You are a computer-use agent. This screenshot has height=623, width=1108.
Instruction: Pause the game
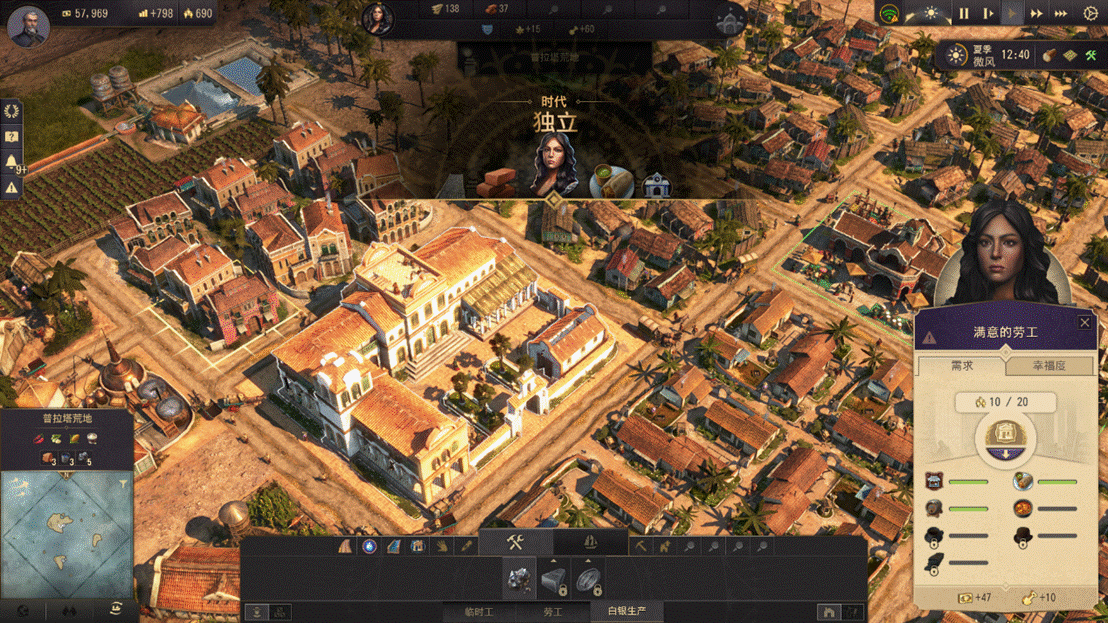click(964, 14)
